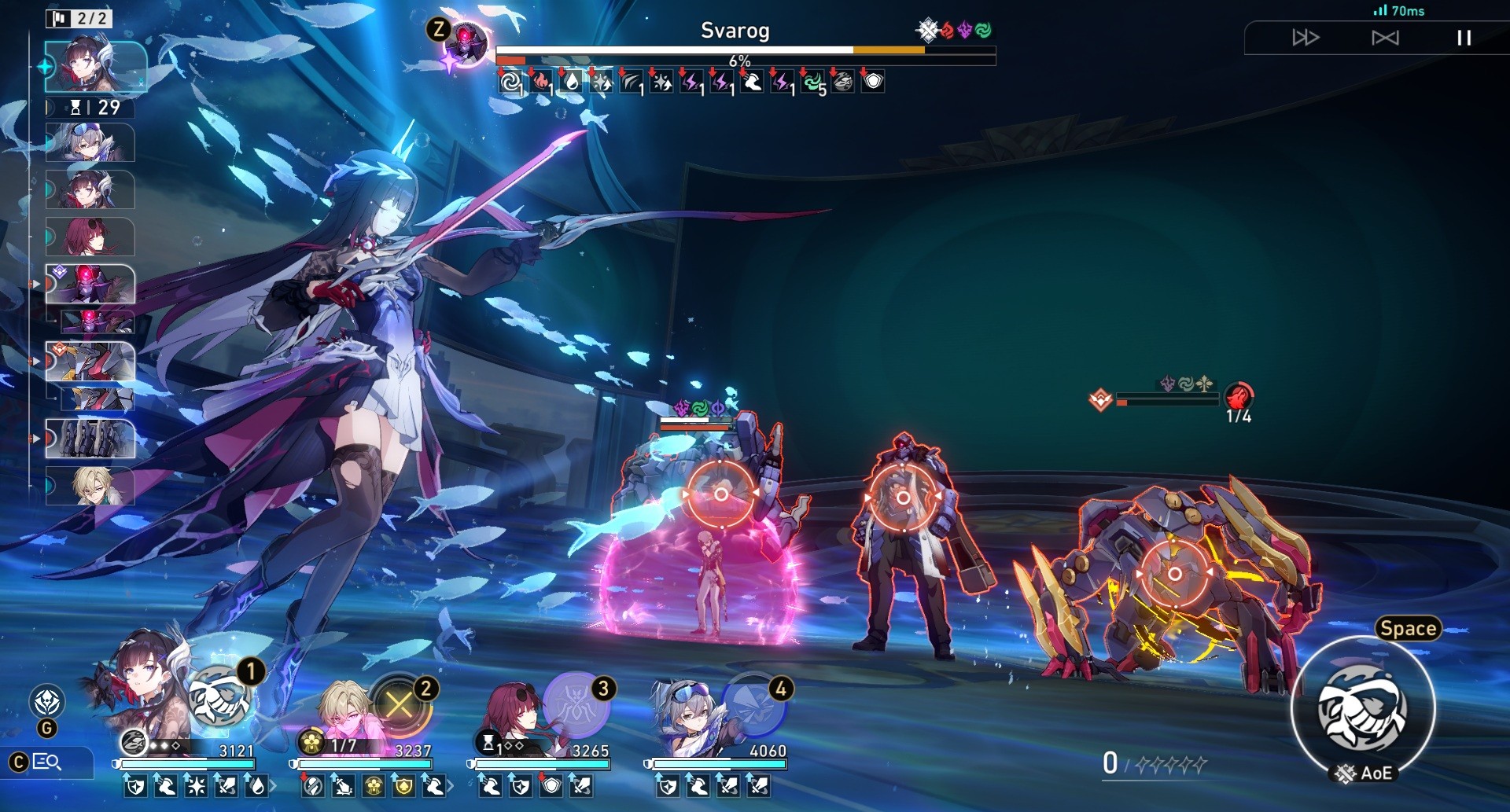
Task: Select the blonde character in turn order
Action: coord(90,485)
